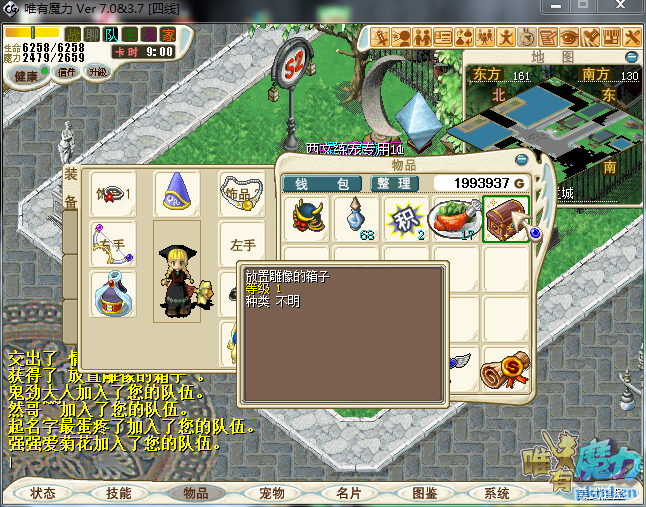Open the 名片 name card menu
Image resolution: width=646 pixels, height=507 pixels.
(x=348, y=493)
